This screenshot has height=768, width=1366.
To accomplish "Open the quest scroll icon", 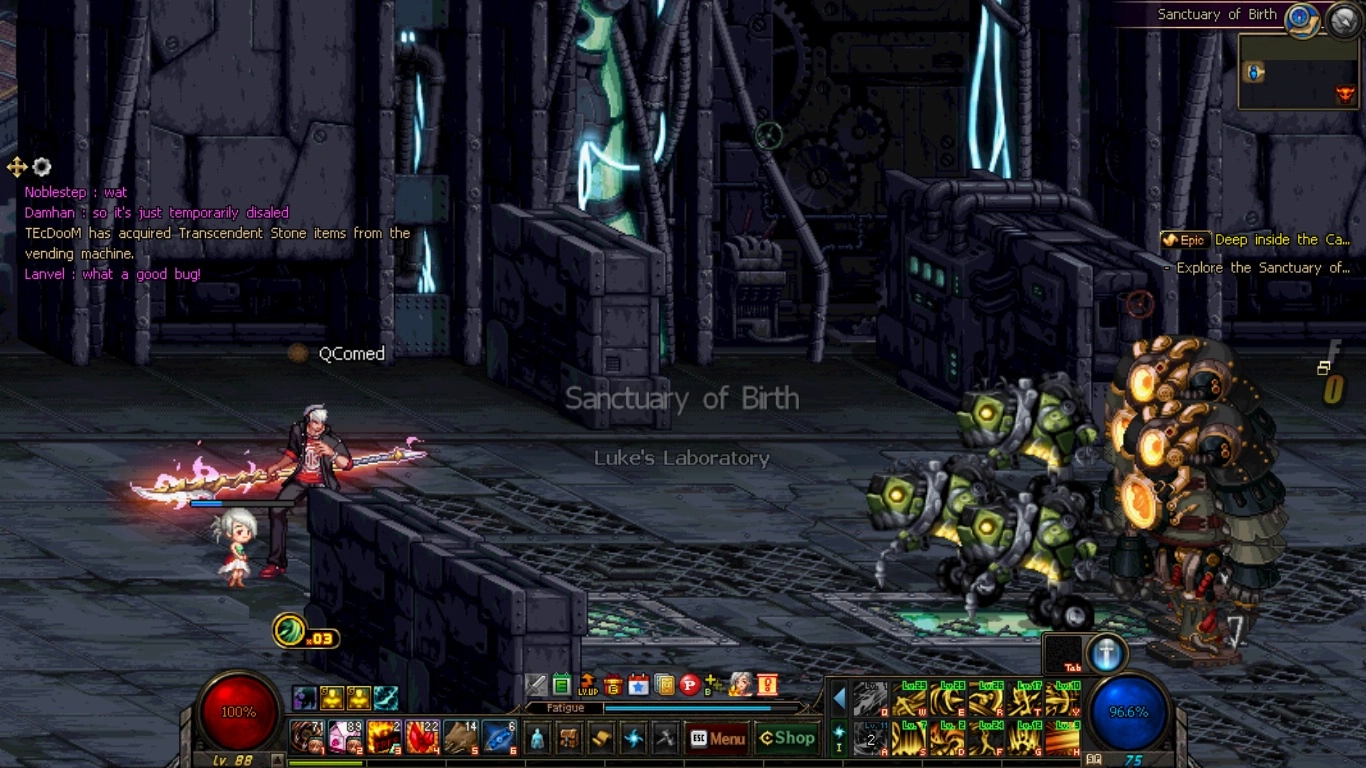I will (601, 739).
